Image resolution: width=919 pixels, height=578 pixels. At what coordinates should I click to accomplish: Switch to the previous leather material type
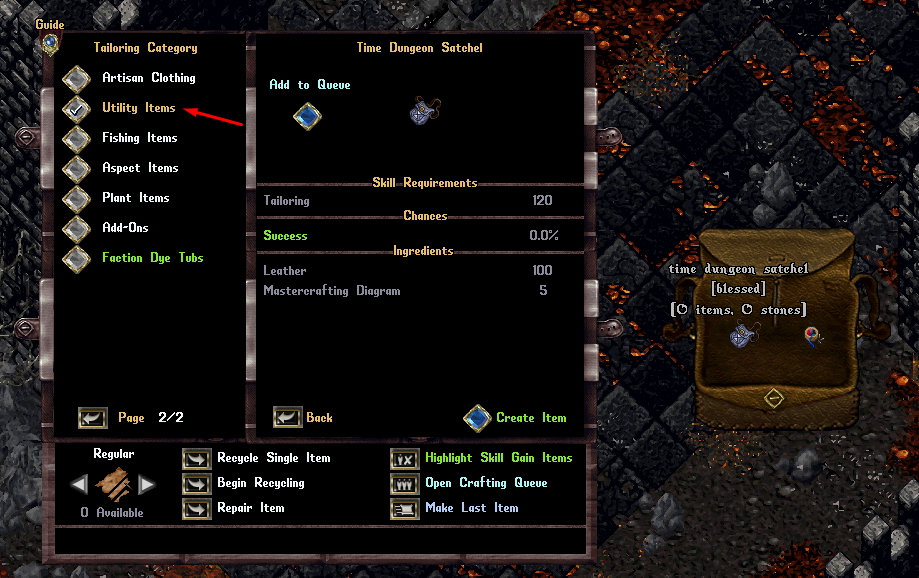tap(79, 485)
